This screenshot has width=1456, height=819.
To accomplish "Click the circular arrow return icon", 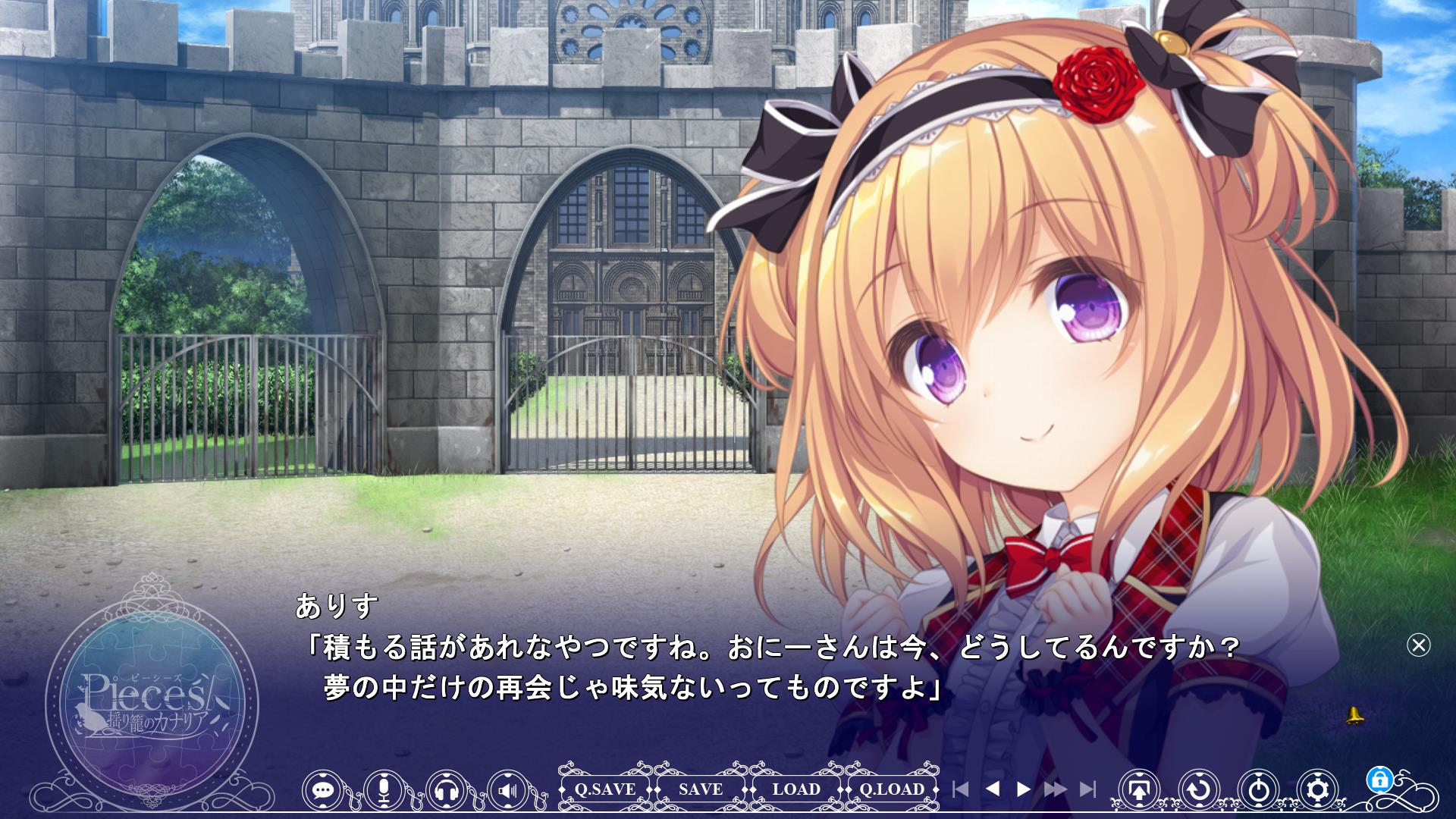I will click(1199, 790).
